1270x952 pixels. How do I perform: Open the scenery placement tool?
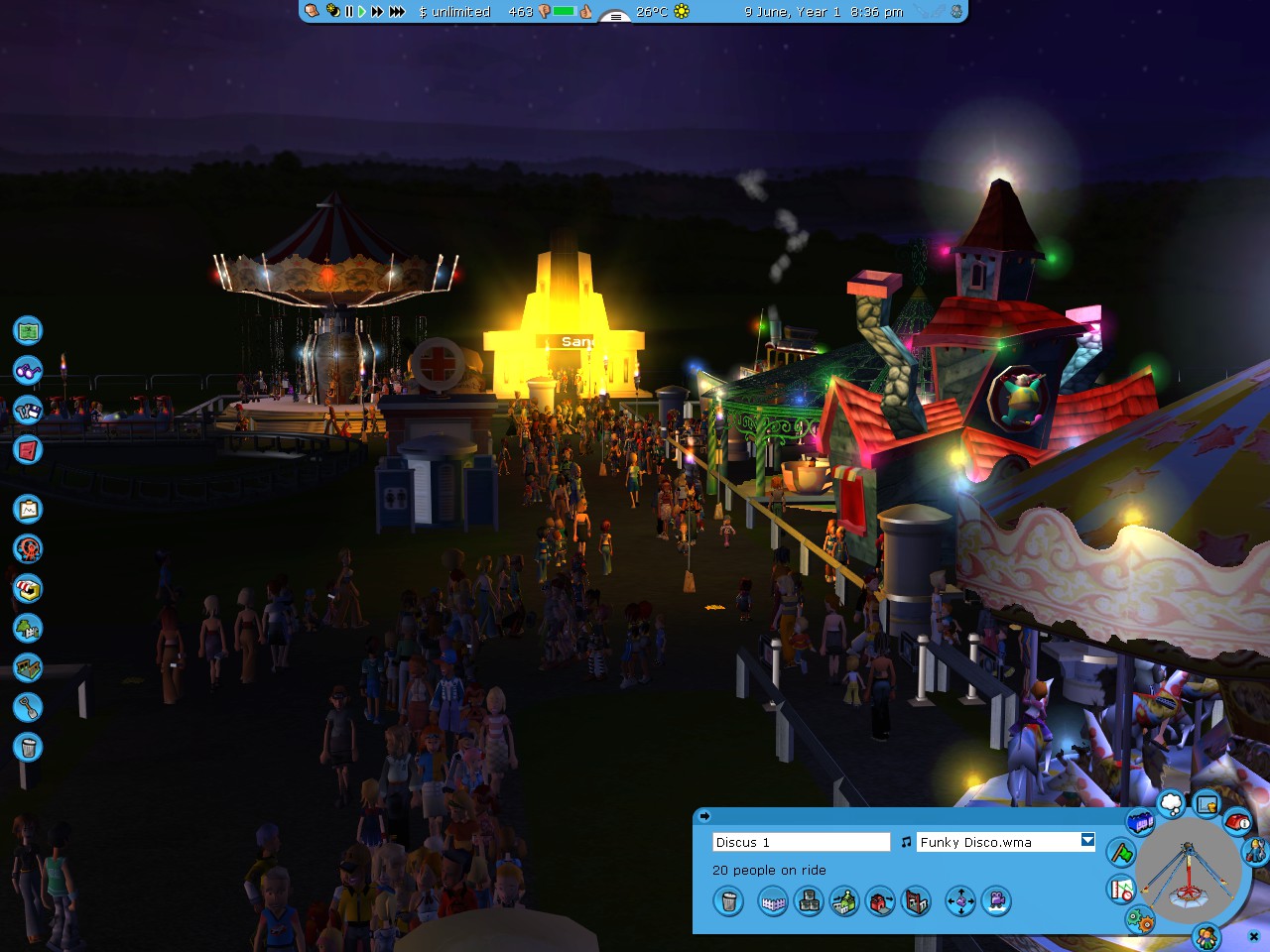(x=27, y=628)
